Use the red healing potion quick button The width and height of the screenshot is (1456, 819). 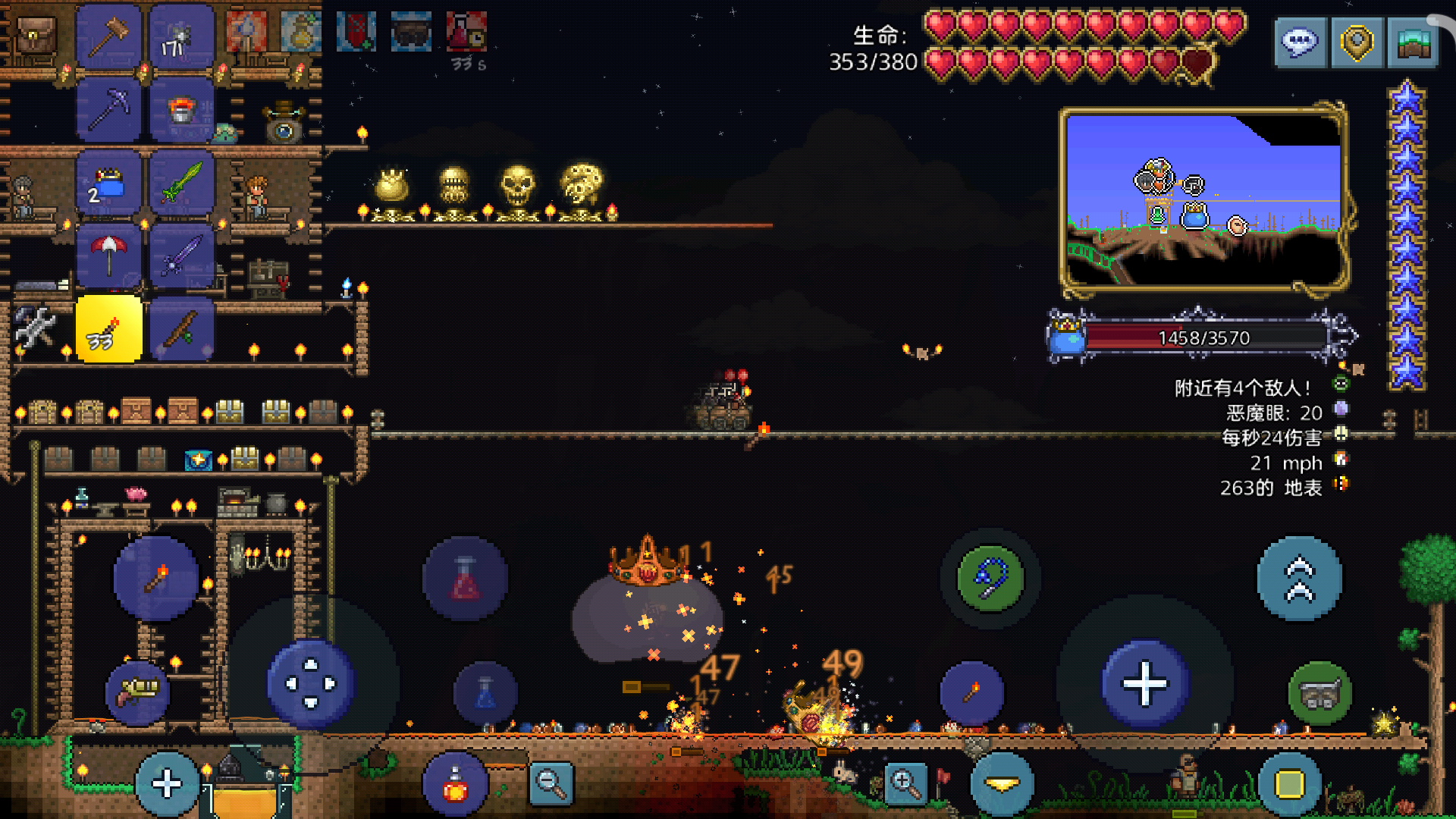[465, 579]
